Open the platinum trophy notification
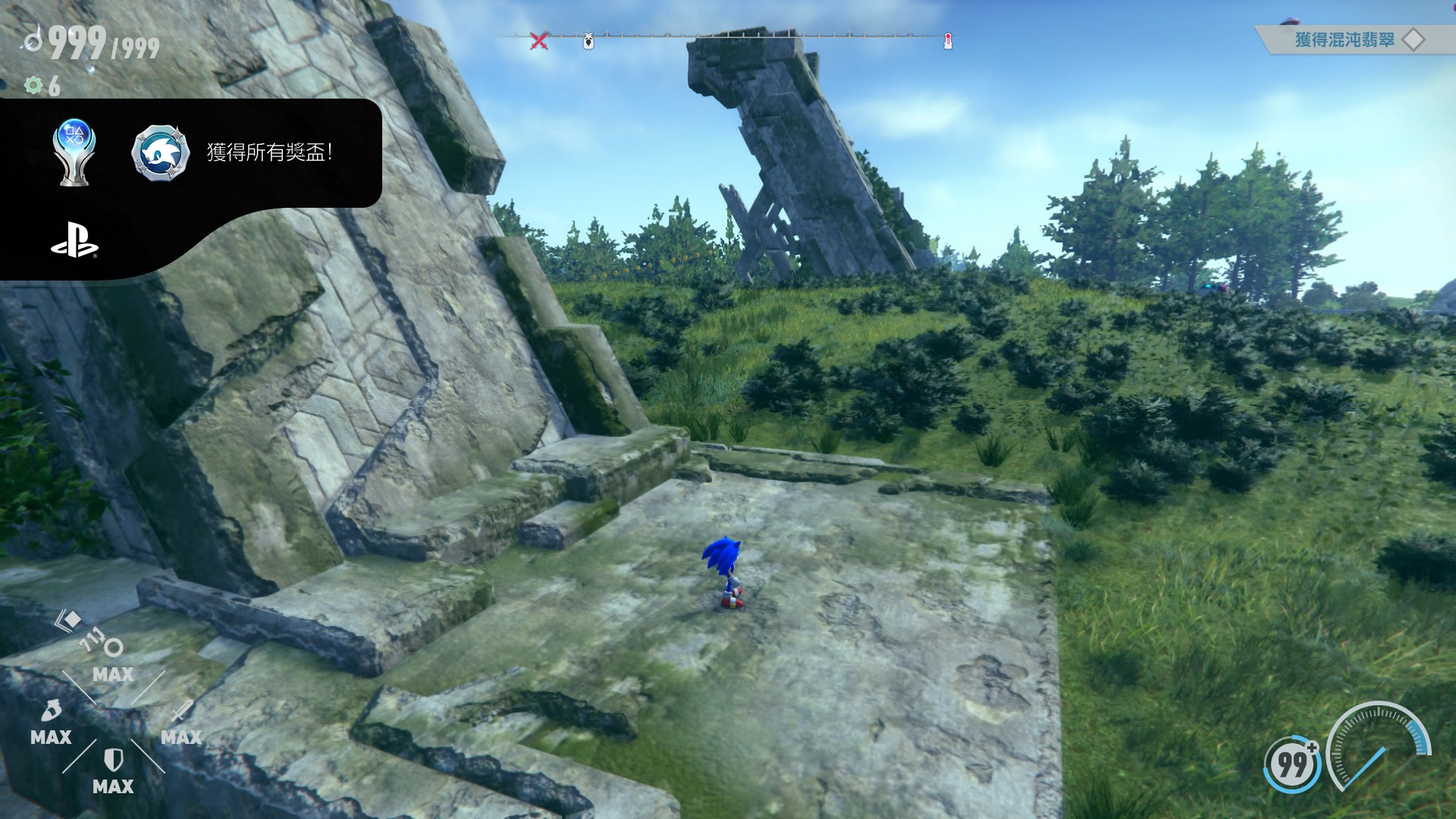1456x819 pixels. click(x=74, y=152)
